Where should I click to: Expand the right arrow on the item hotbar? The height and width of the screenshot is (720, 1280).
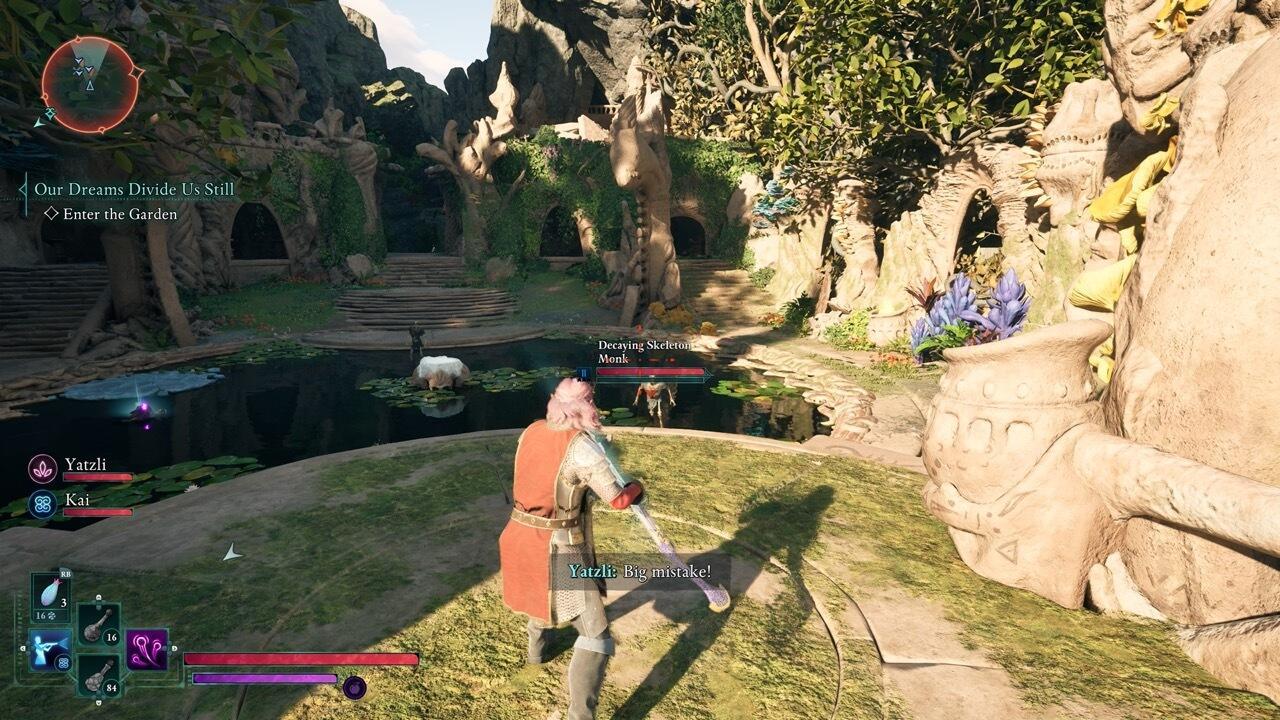tap(173, 648)
